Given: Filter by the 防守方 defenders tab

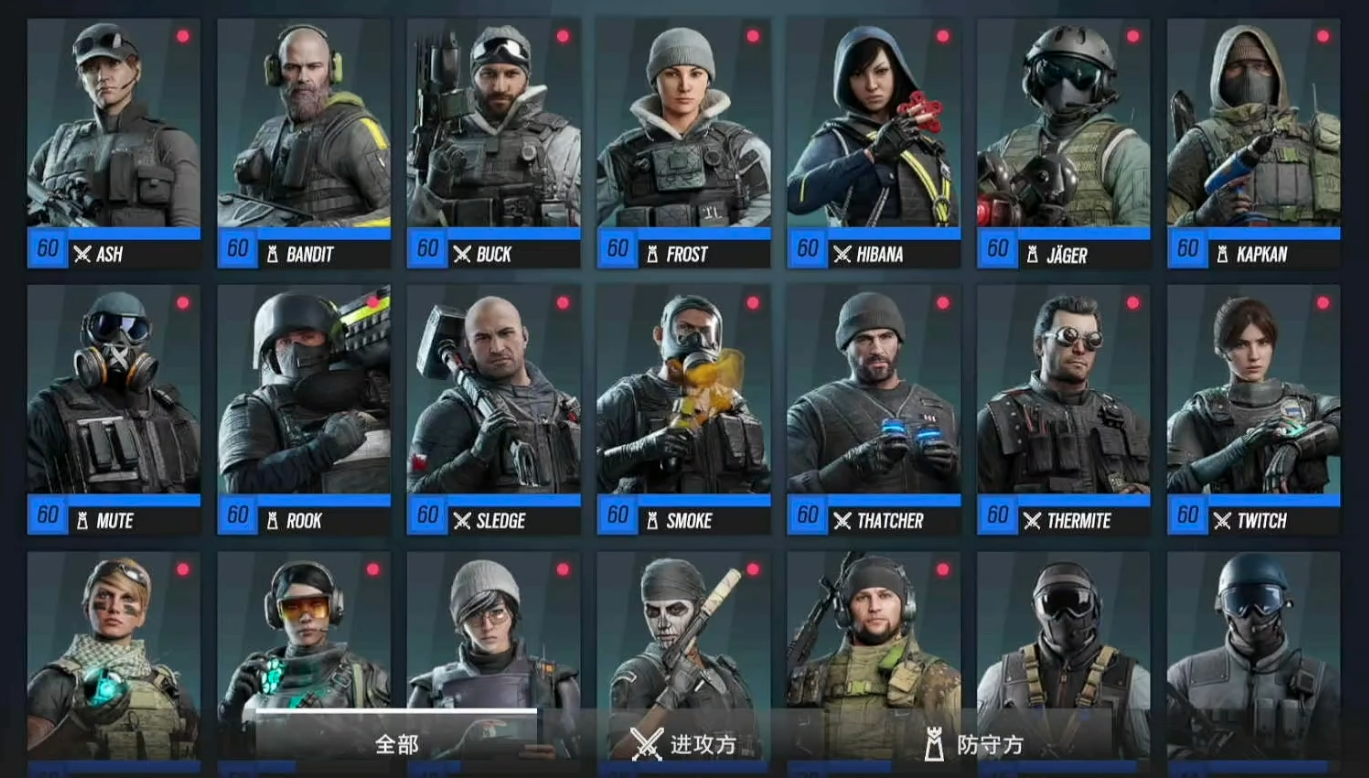Looking at the screenshot, I should click(x=973, y=744).
